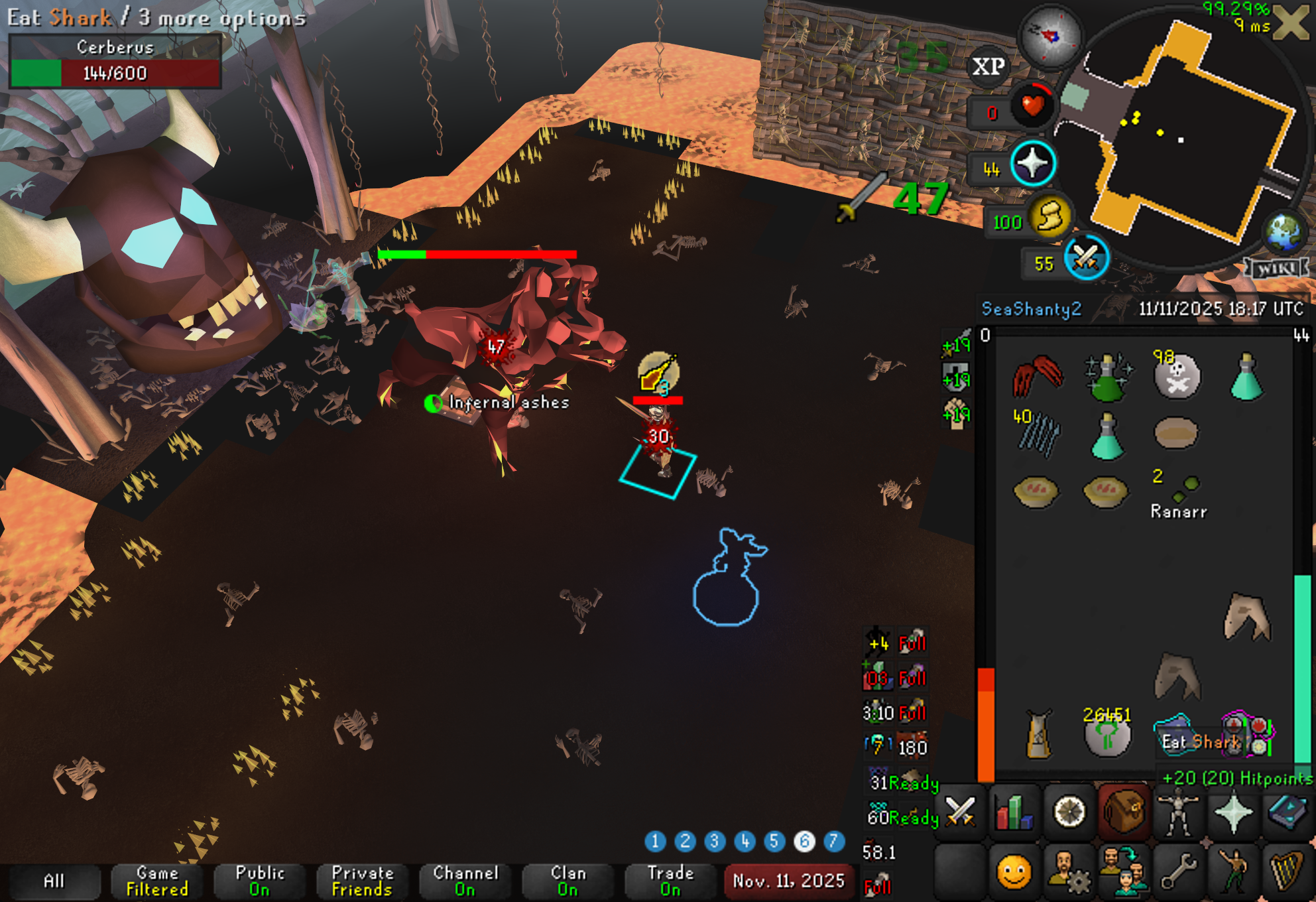Toggle the Public chat tab
The height and width of the screenshot is (902, 1316).
[259, 881]
